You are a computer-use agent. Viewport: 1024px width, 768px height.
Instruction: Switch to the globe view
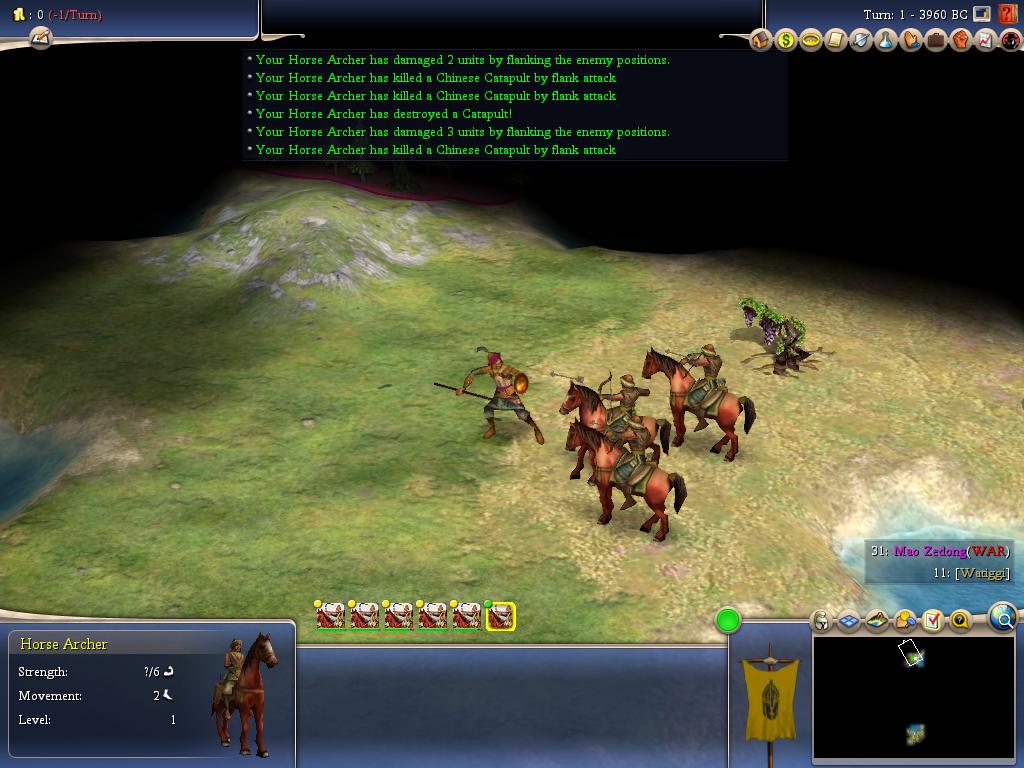[x=1003, y=619]
